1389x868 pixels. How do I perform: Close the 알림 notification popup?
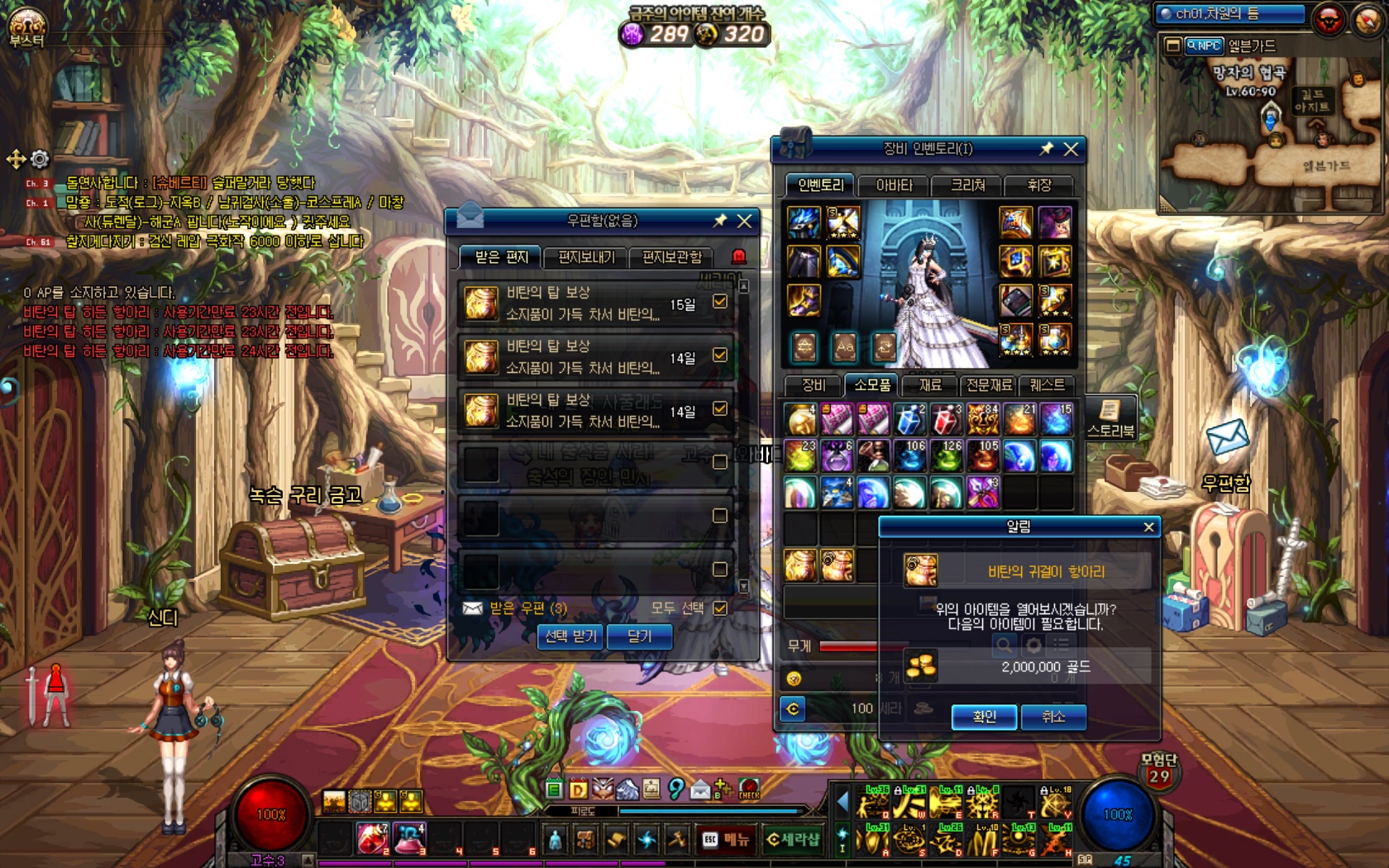(x=1148, y=527)
